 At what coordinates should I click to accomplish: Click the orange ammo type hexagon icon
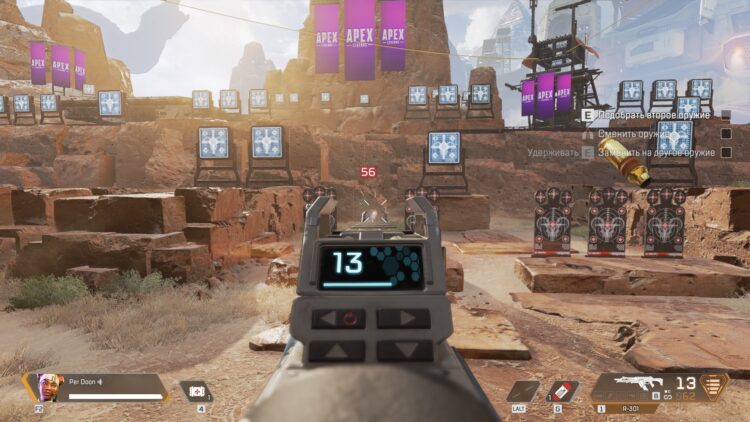[713, 386]
